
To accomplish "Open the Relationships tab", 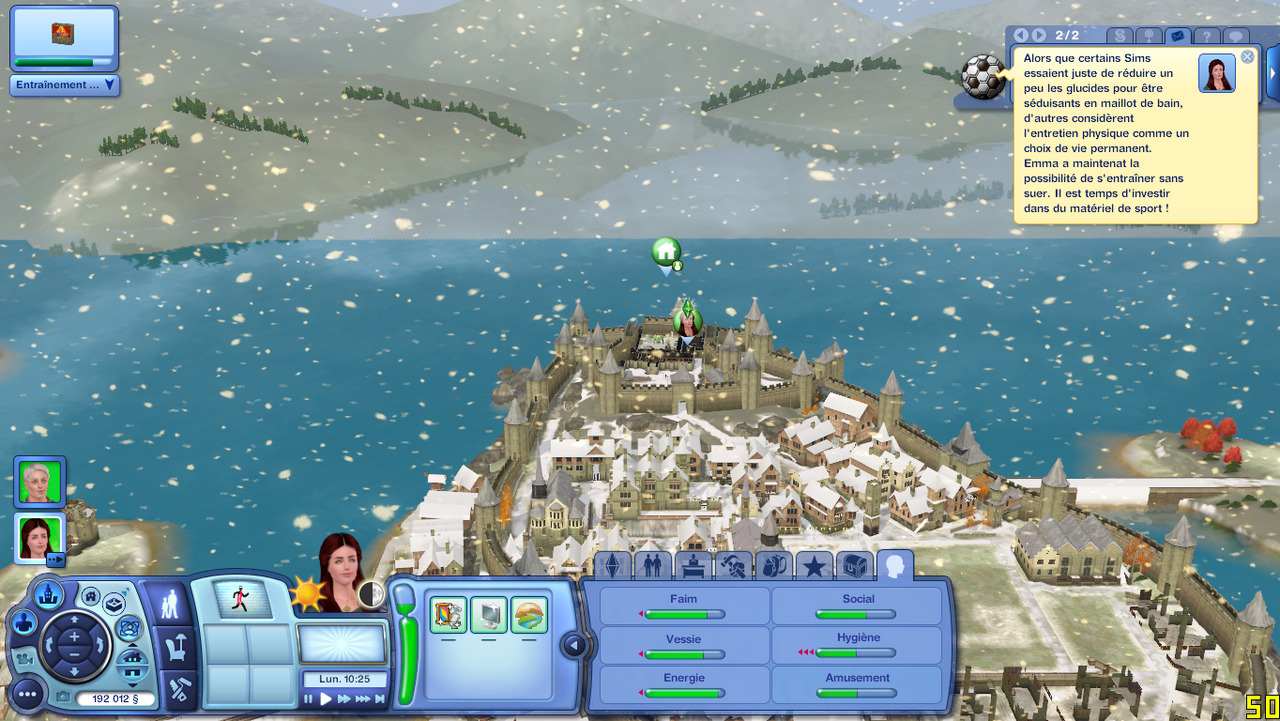I will point(653,566).
